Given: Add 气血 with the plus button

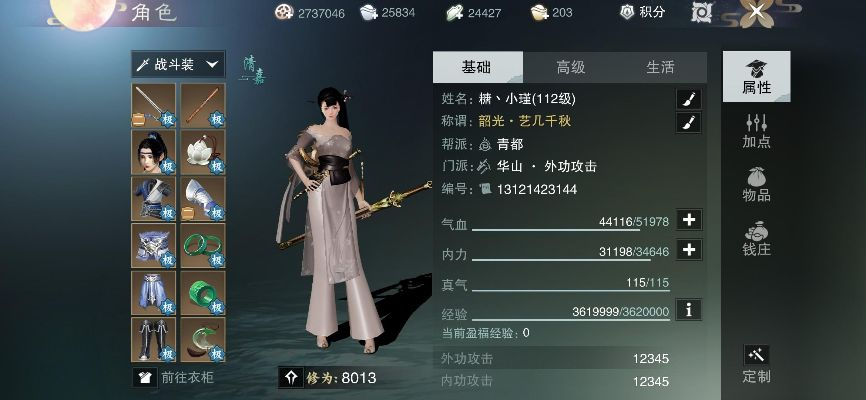Looking at the screenshot, I should pyautogui.click(x=688, y=220).
